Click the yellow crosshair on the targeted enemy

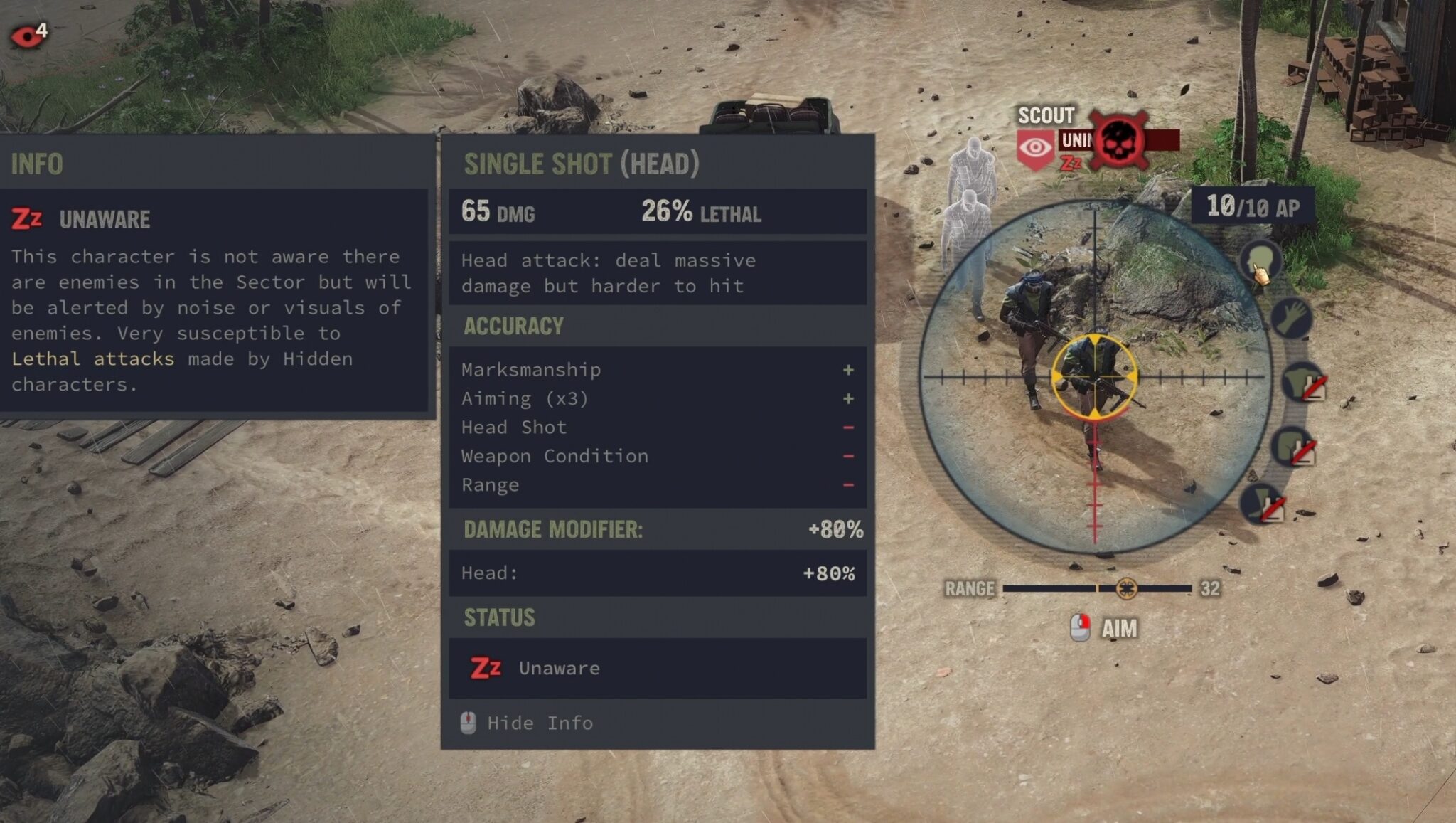pyautogui.click(x=1094, y=376)
